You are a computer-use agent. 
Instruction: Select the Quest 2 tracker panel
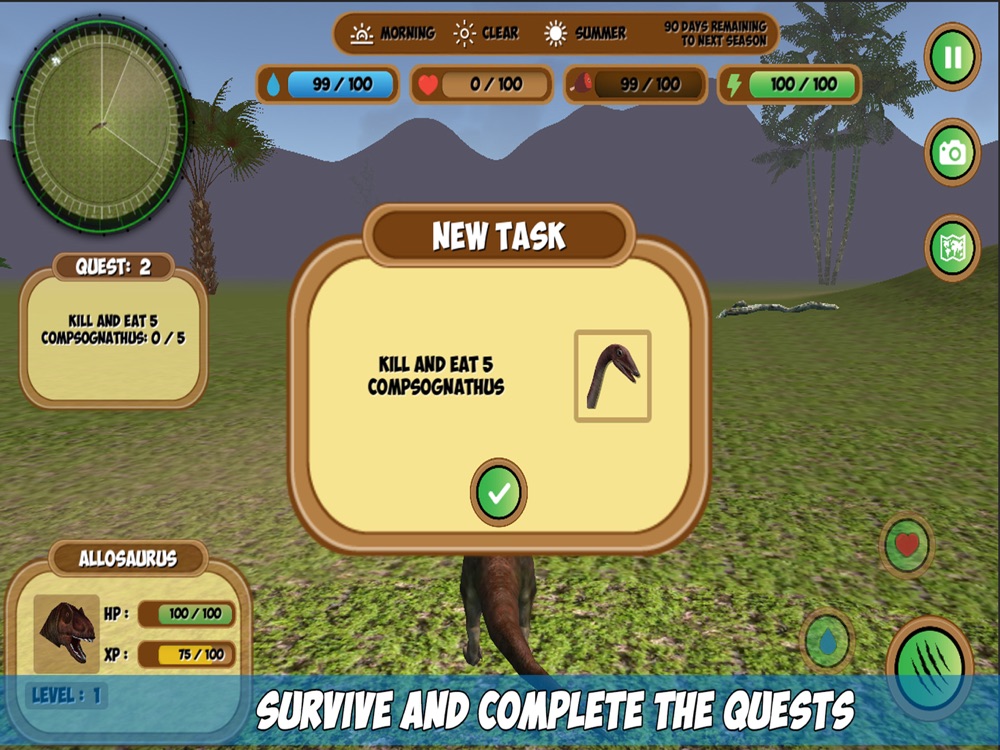pos(113,333)
